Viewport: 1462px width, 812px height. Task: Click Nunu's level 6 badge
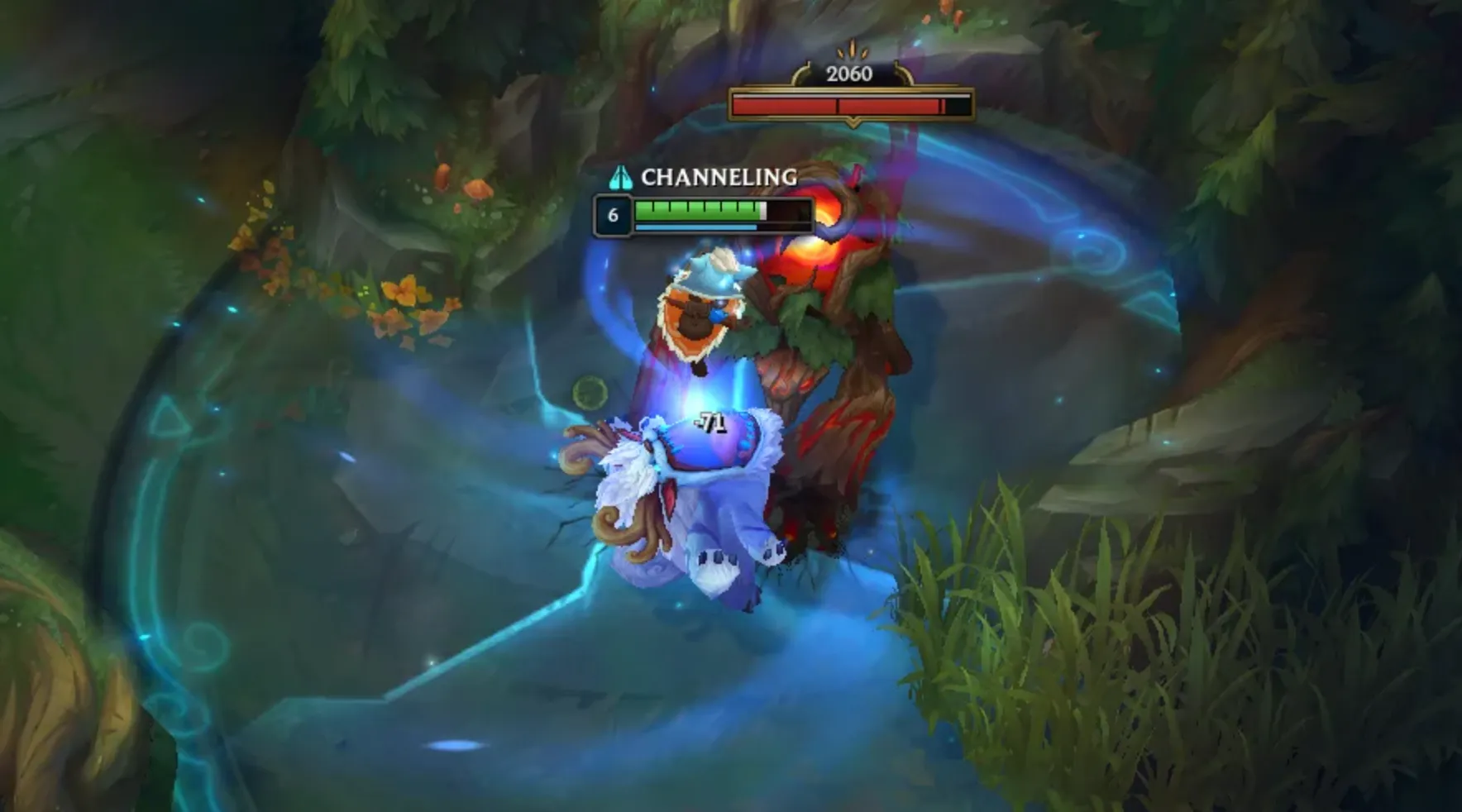(614, 216)
